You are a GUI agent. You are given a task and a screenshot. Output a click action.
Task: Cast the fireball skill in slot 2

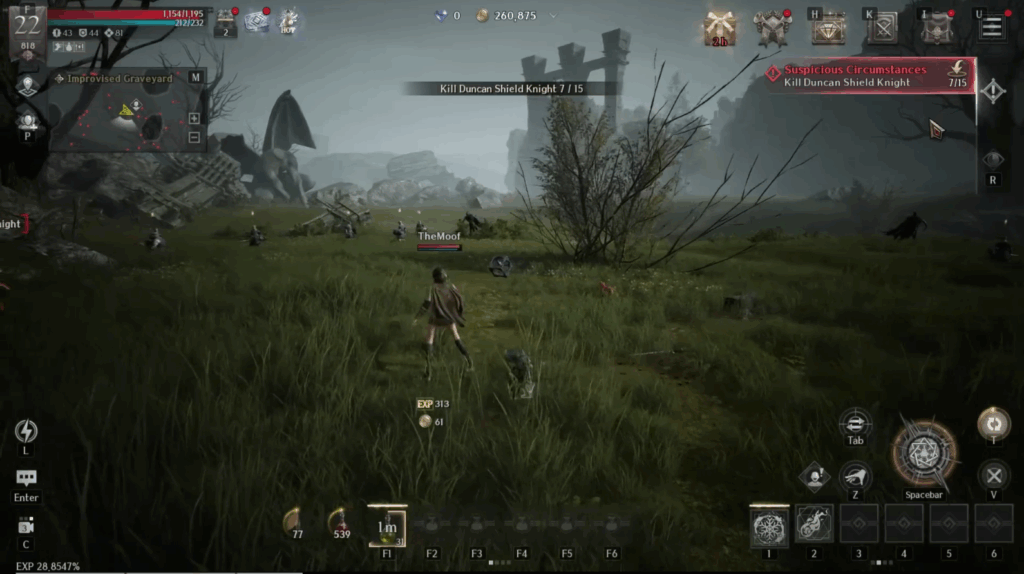pyautogui.click(x=814, y=524)
